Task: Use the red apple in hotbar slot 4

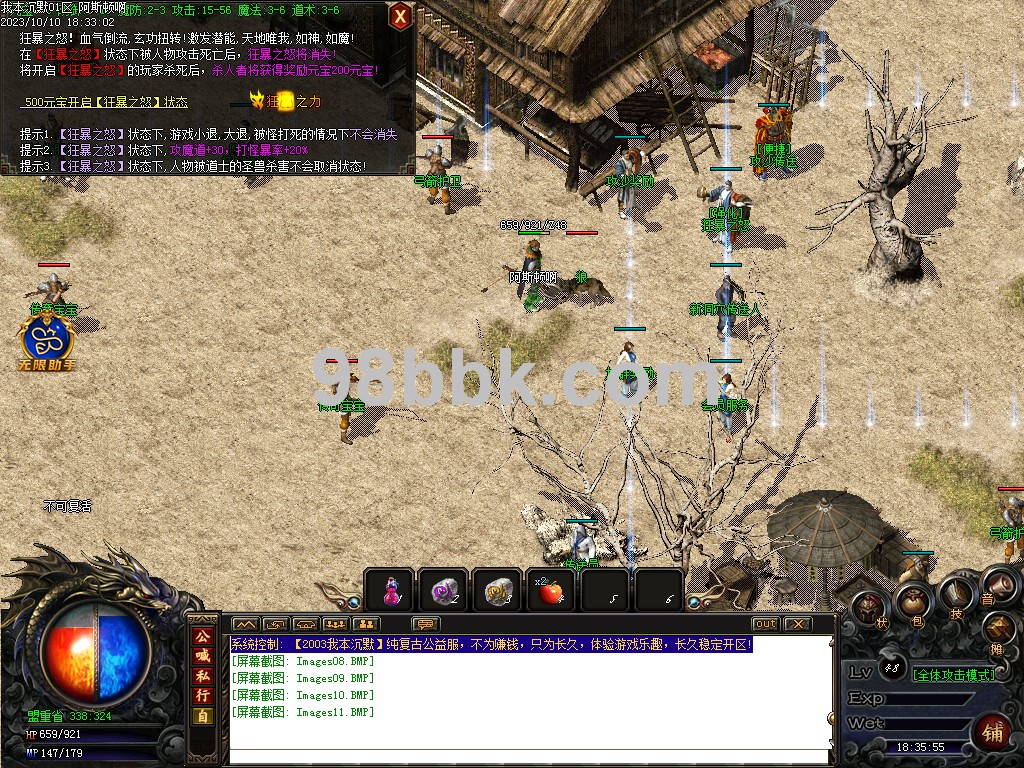Action: pos(550,591)
